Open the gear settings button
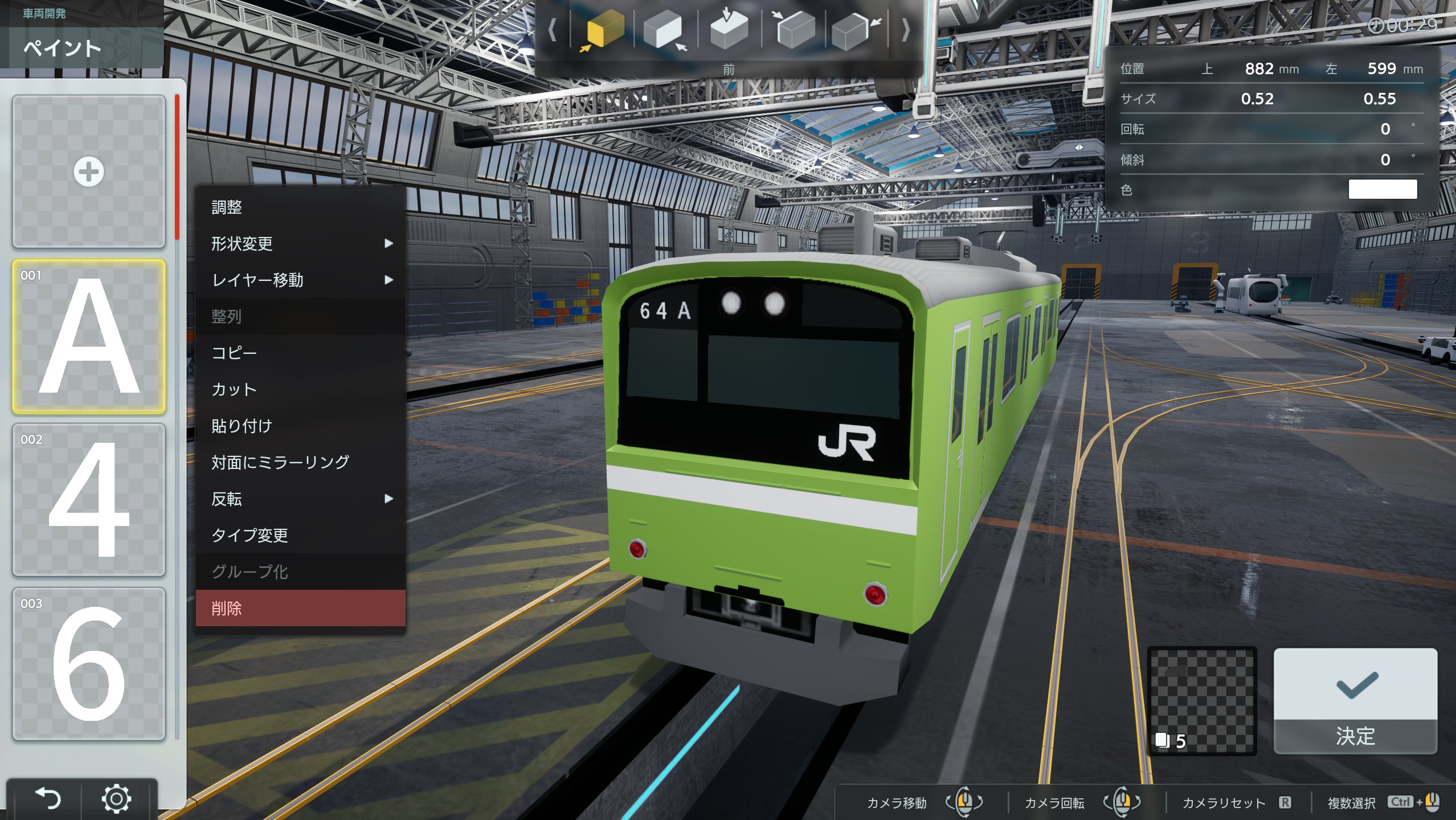 tap(116, 798)
